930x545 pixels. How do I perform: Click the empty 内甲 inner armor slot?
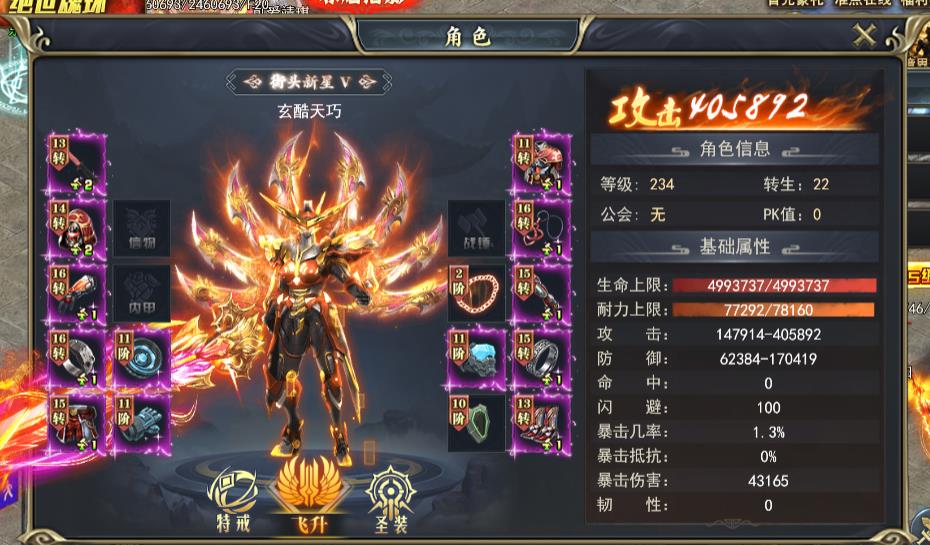(141, 294)
